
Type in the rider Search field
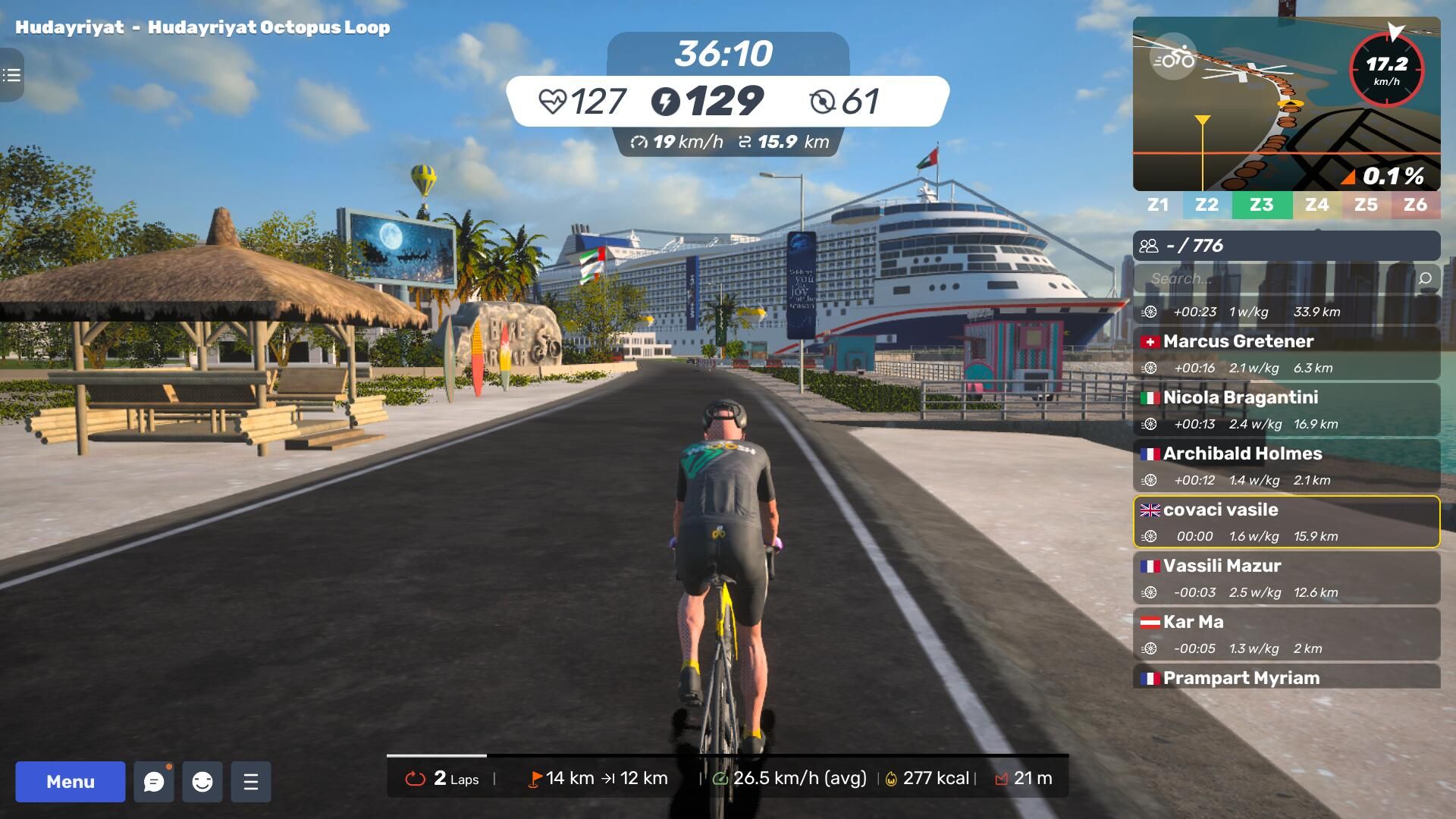tap(1274, 278)
